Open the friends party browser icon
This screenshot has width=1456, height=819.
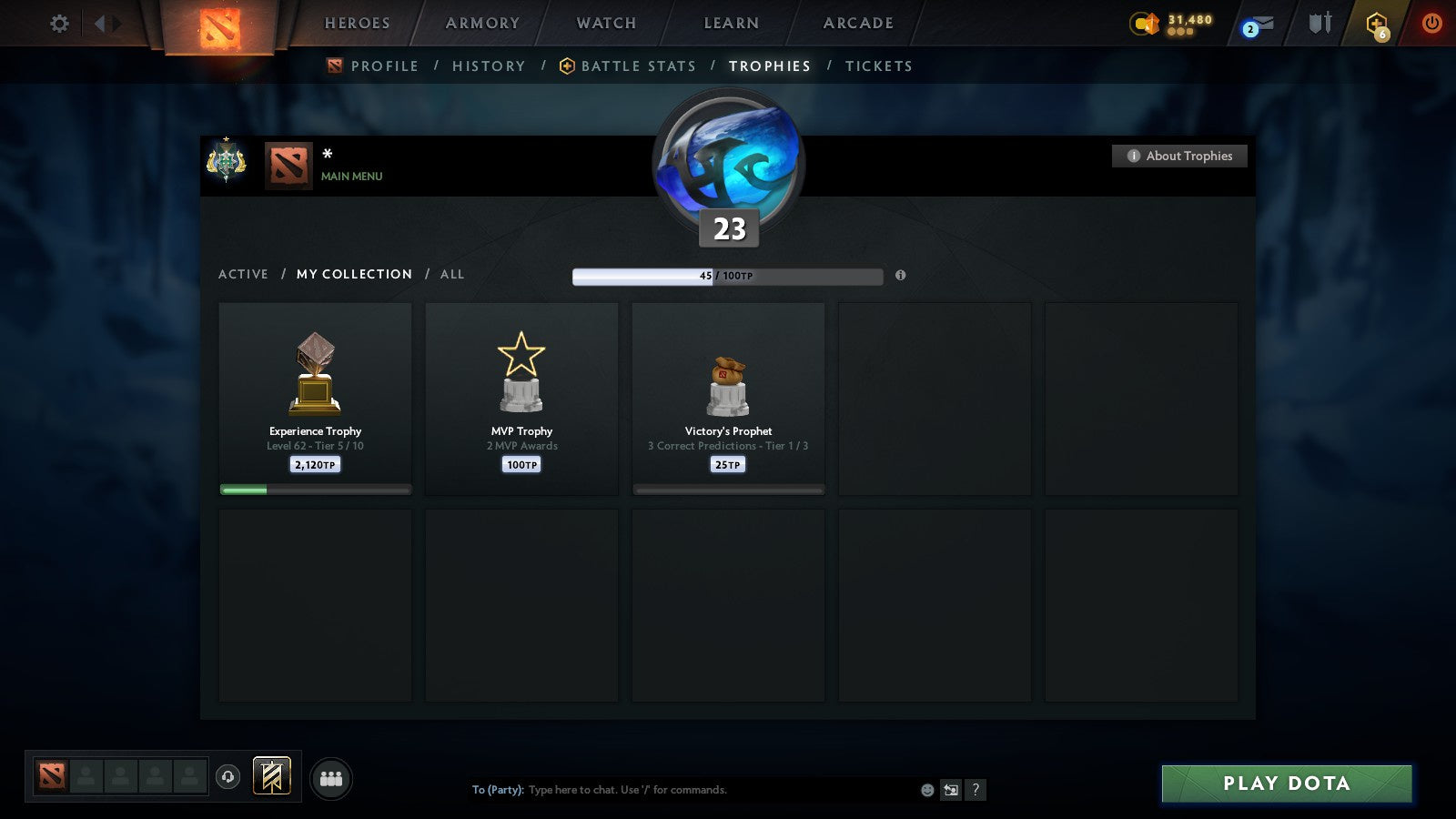click(331, 779)
